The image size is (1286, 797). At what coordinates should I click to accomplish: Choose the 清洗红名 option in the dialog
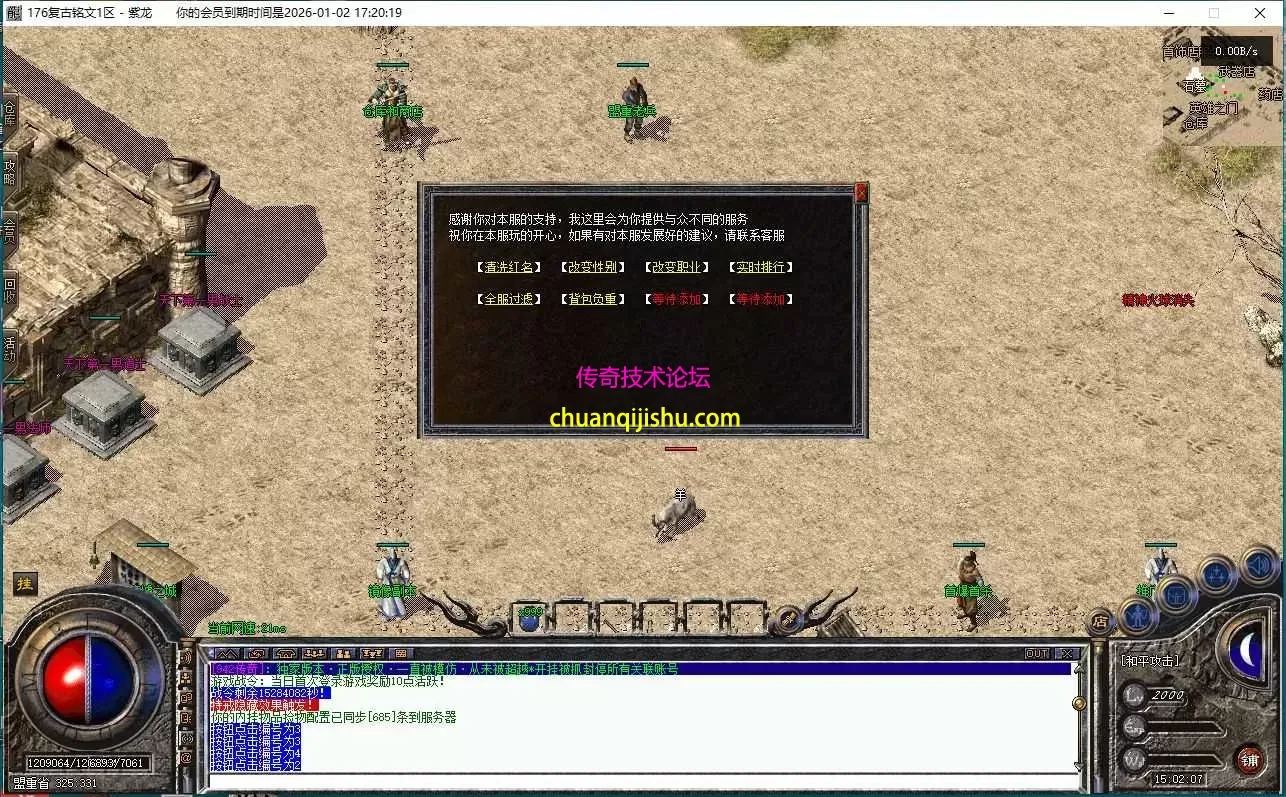point(511,267)
